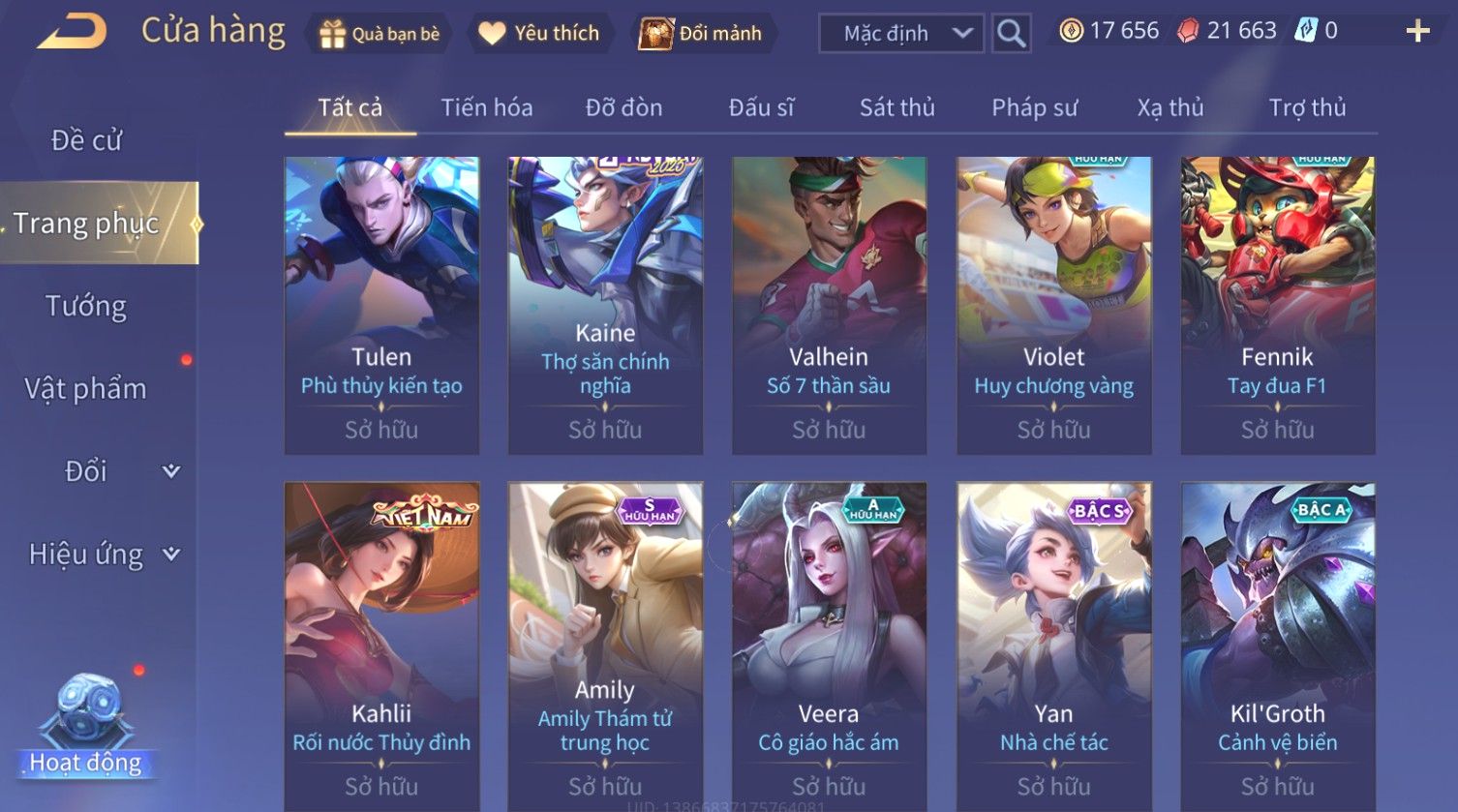Screen dimensions: 1458x812
Task: Open the Đề cử shop section
Action: coord(87,140)
